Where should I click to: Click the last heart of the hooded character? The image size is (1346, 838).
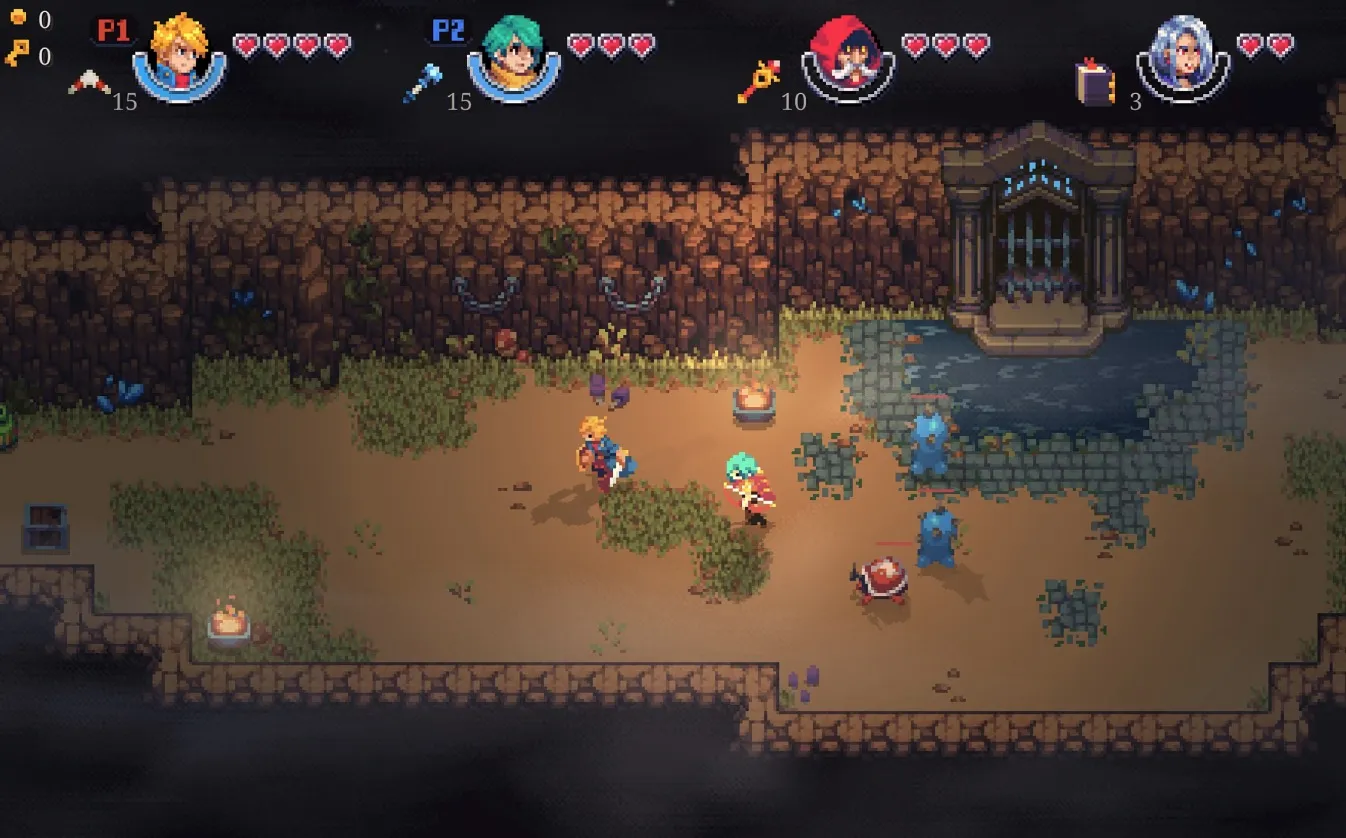pos(977,42)
